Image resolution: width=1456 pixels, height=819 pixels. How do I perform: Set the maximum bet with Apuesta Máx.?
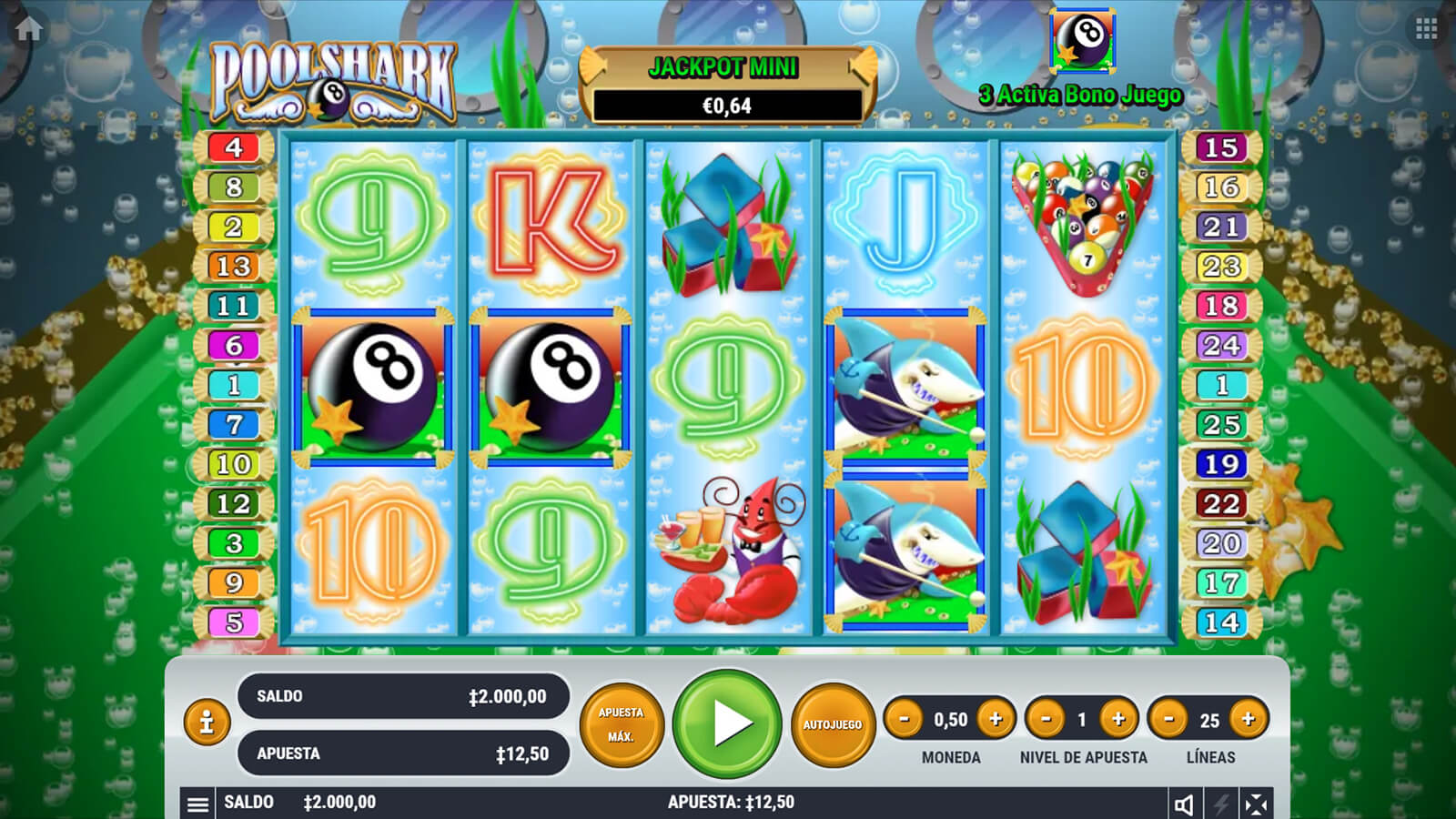click(621, 724)
